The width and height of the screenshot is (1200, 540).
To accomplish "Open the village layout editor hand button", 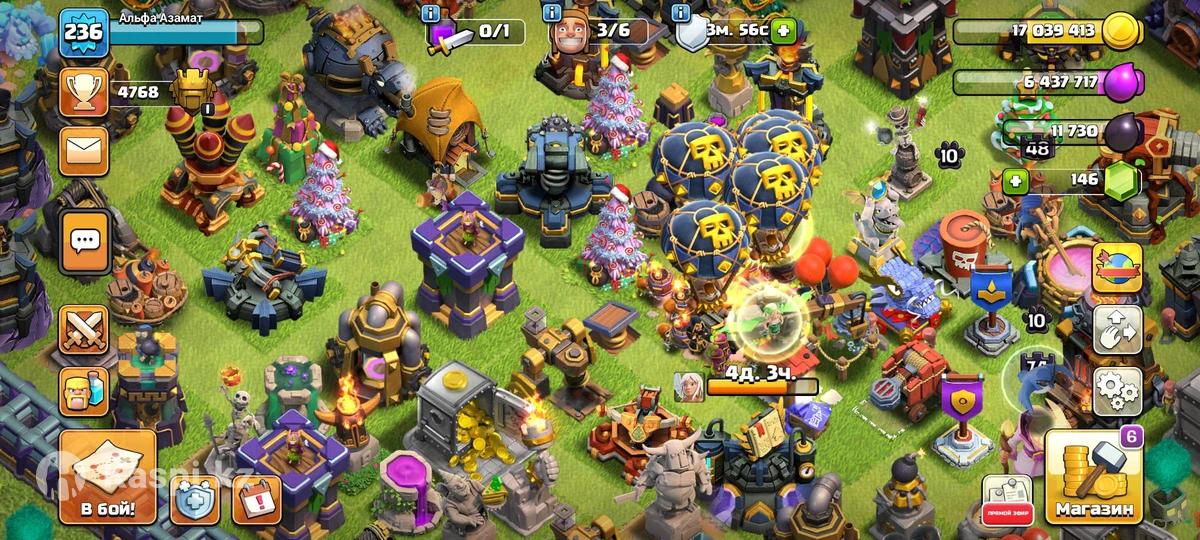I will tap(1117, 329).
